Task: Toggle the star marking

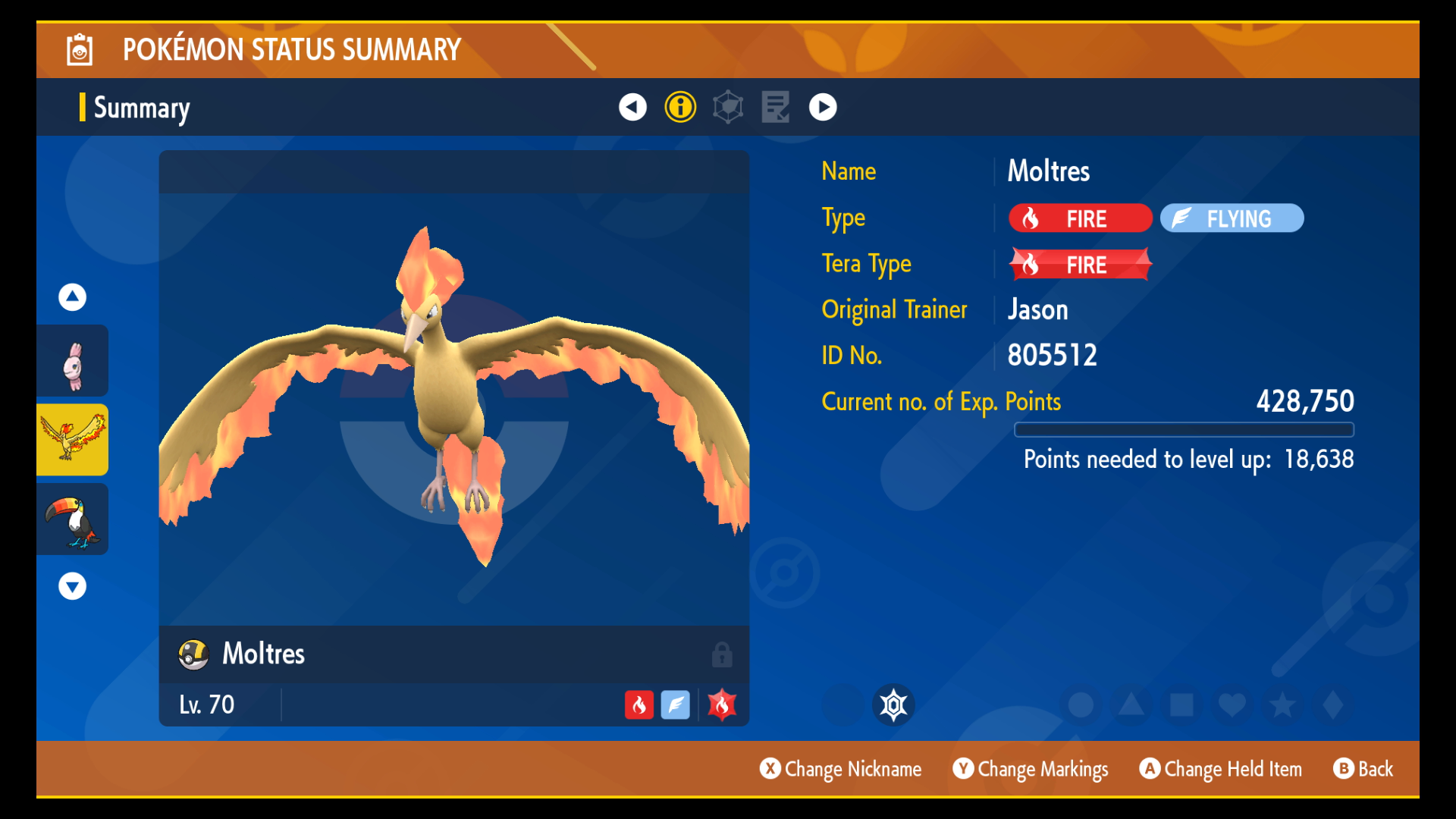Action: [x=1282, y=705]
